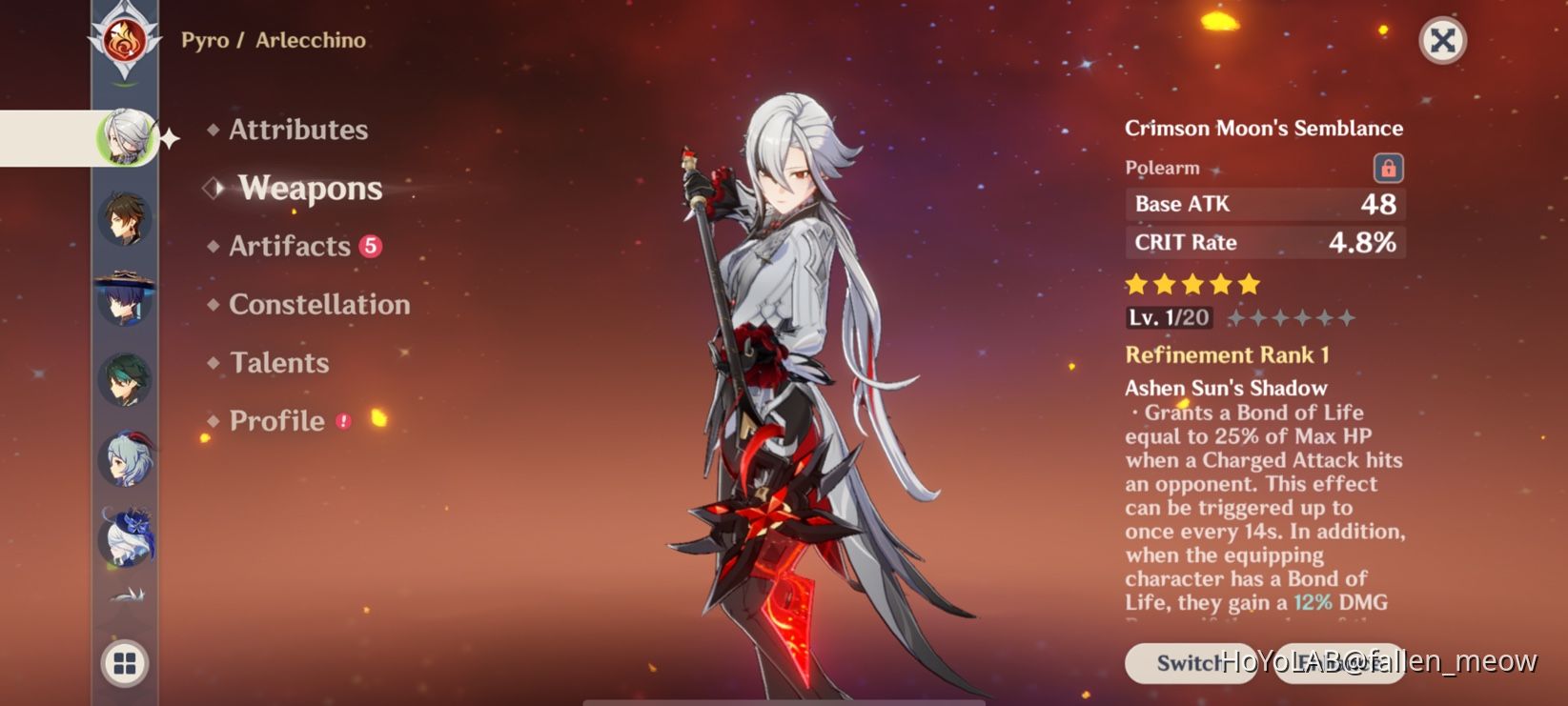The image size is (1568, 706).
Task: Open the Constellation section
Action: [x=319, y=304]
